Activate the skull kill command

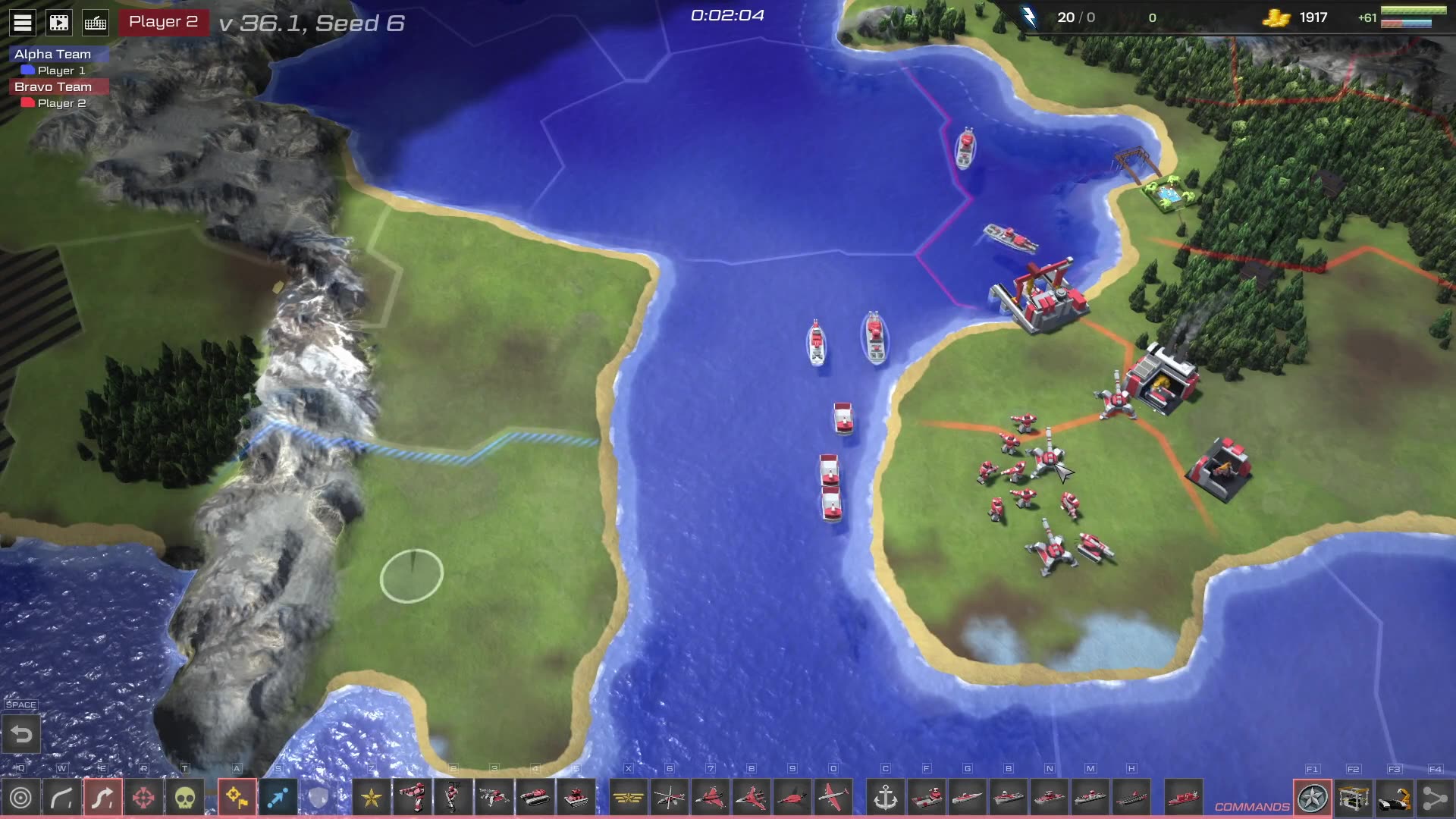pos(184,798)
